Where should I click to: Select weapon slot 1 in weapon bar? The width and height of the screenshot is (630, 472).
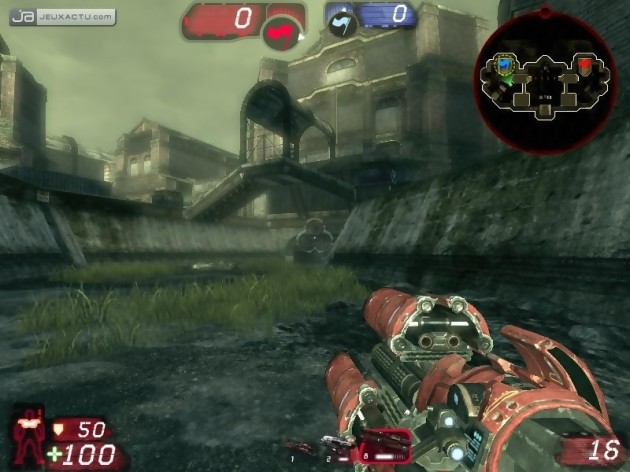297,445
